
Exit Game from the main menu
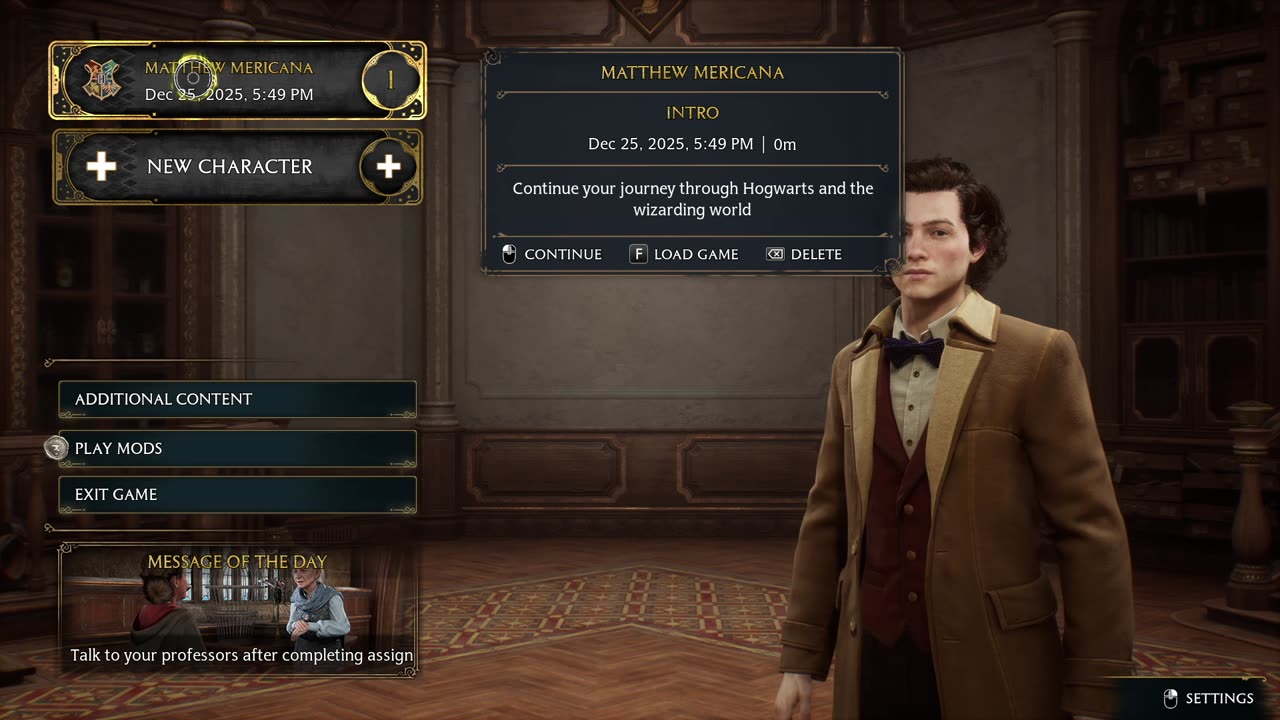(x=238, y=495)
